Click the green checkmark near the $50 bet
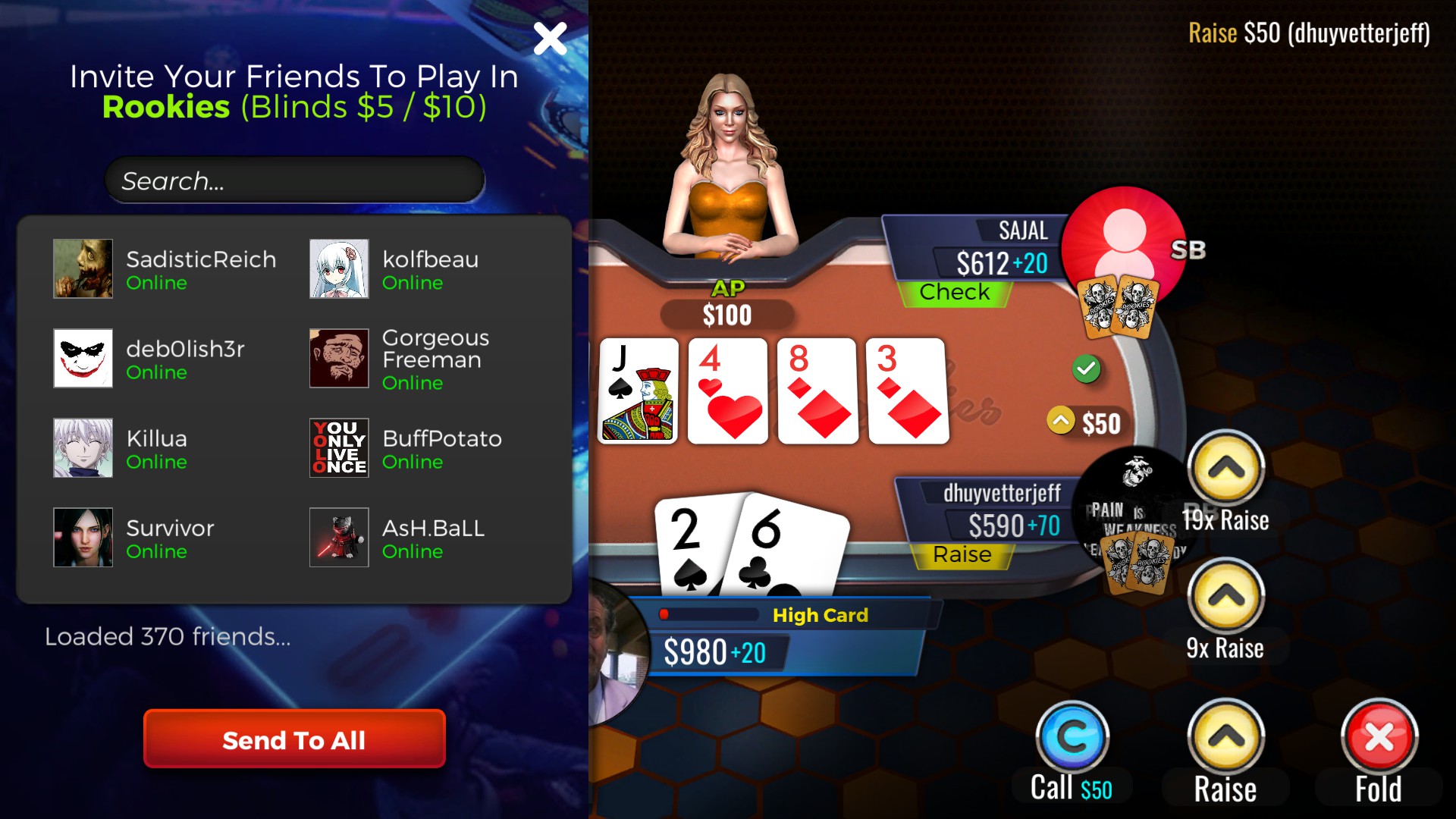Screen dimensions: 1456x819 tap(1086, 370)
